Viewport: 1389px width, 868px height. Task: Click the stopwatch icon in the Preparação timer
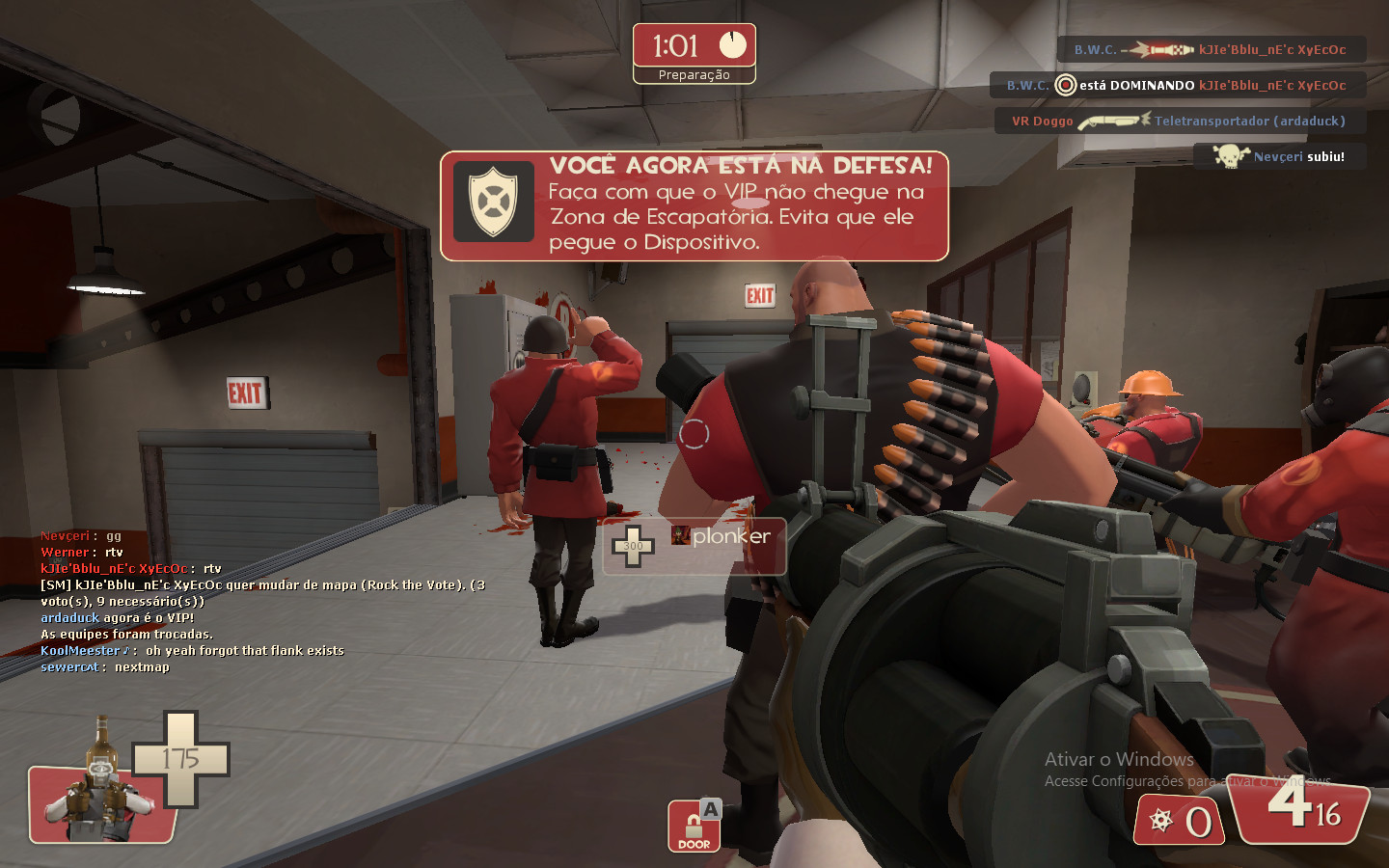(733, 42)
